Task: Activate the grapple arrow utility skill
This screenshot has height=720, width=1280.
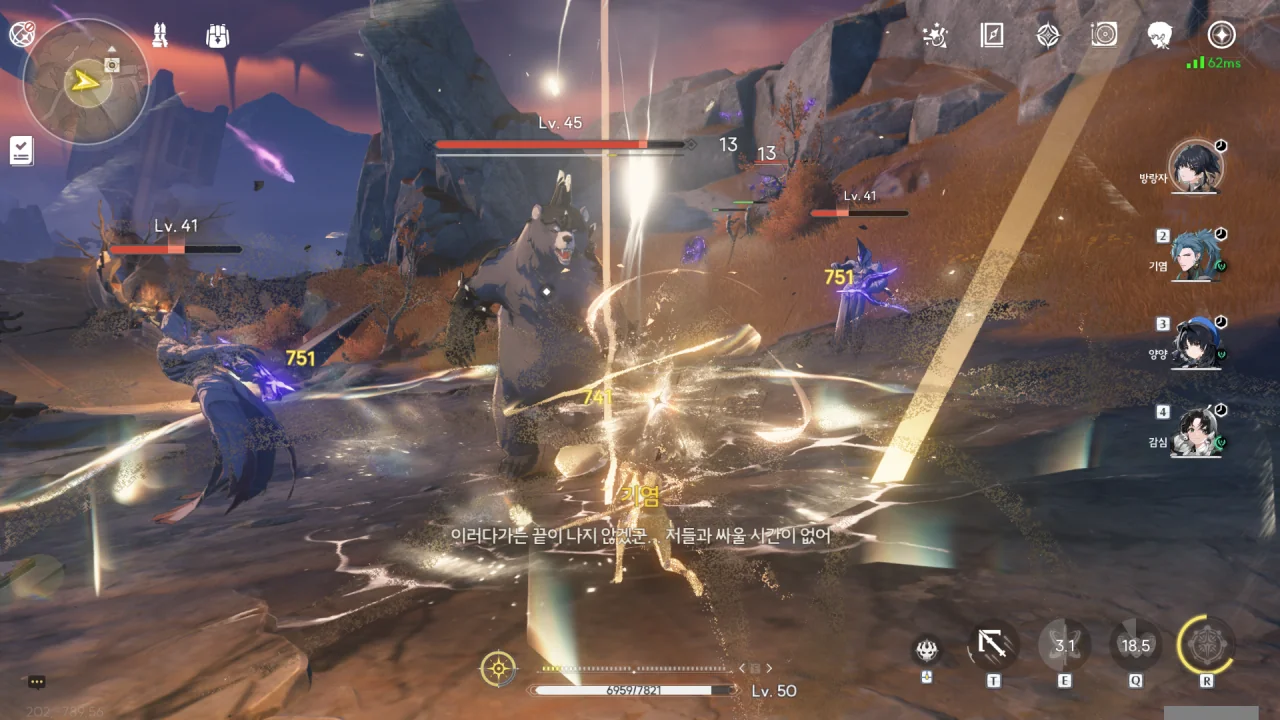Action: click(x=993, y=646)
